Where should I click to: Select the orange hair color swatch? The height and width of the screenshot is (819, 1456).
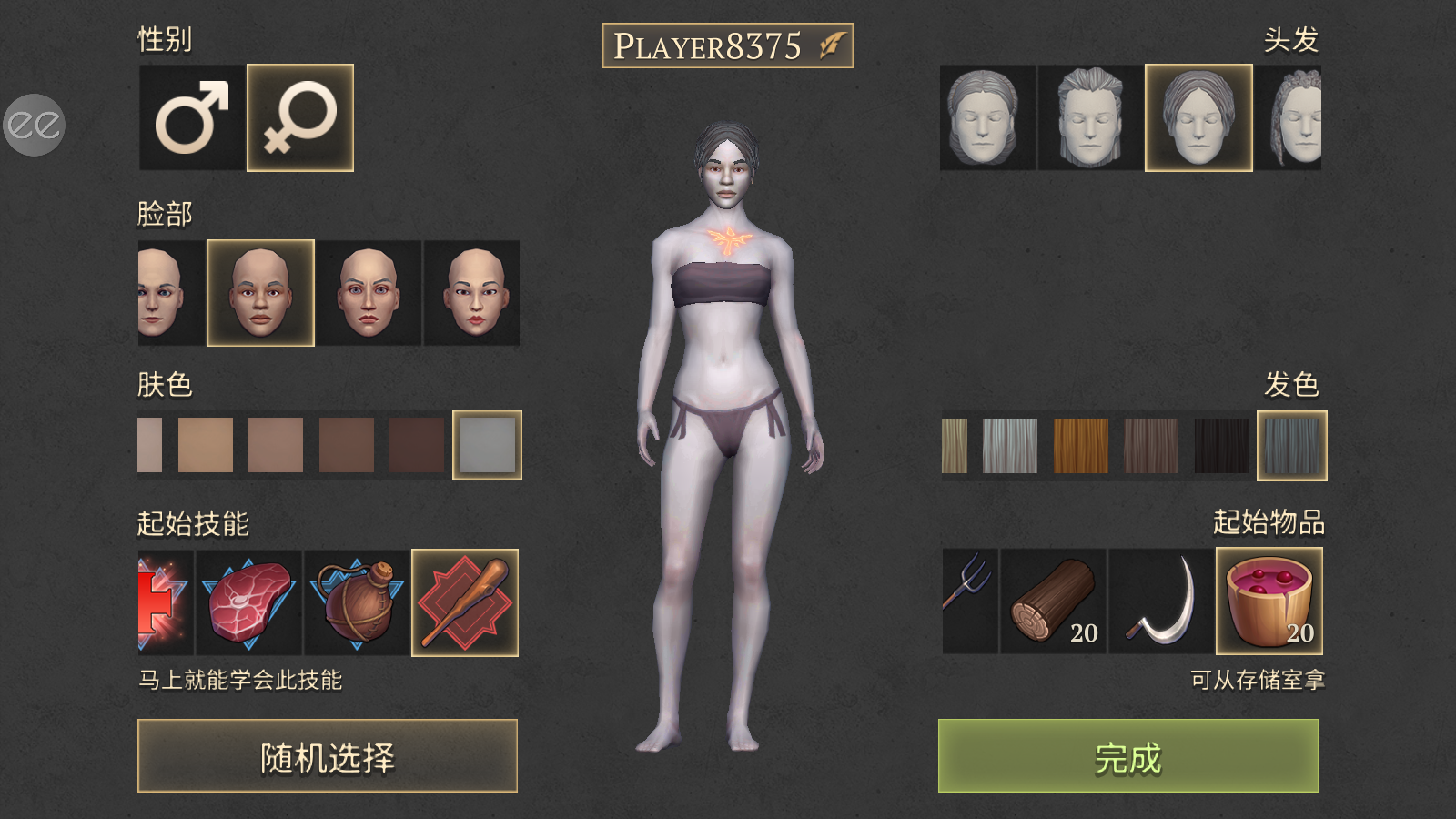pyautogui.click(x=1080, y=445)
